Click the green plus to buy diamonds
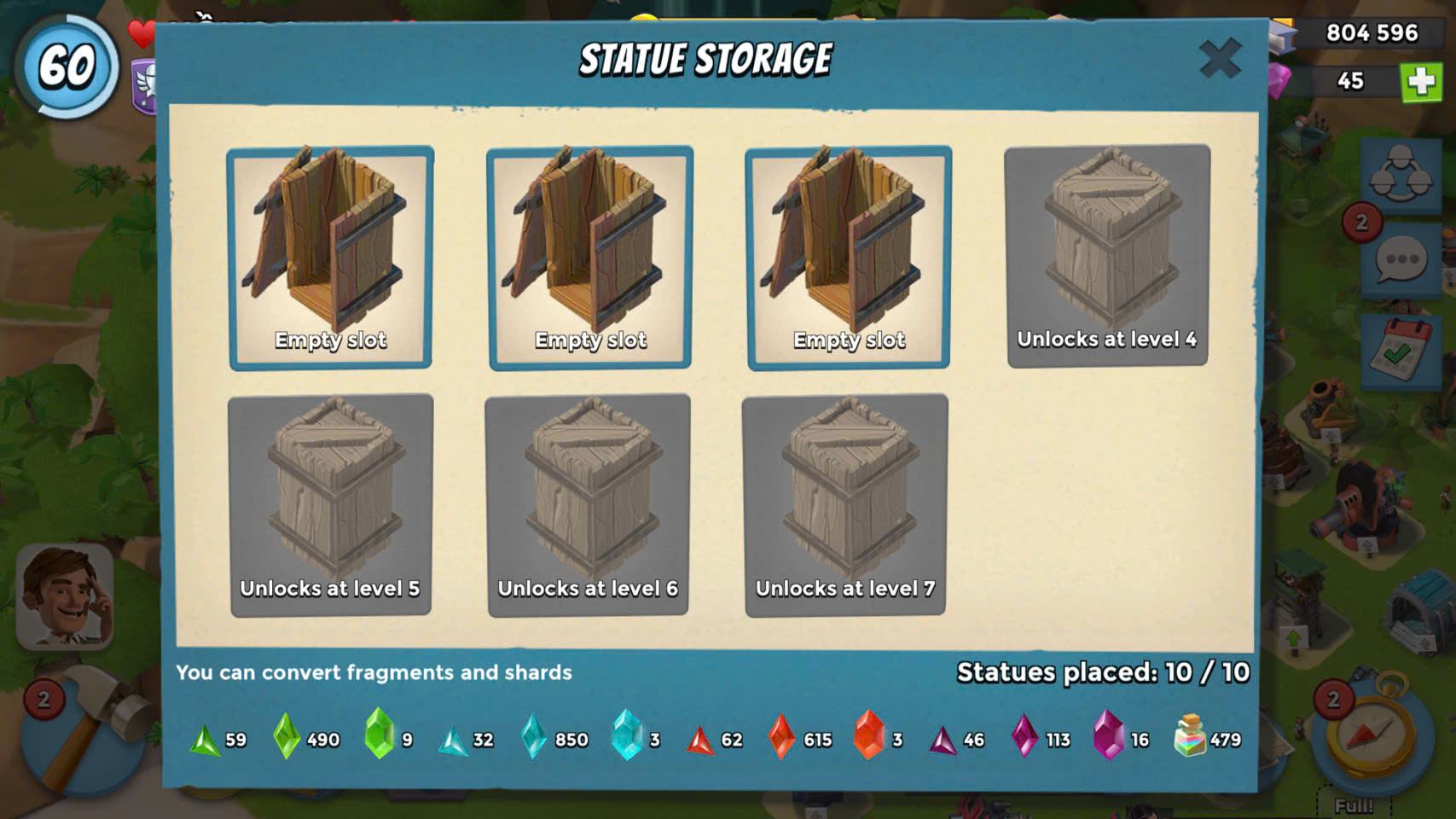This screenshot has width=1456, height=819. click(1421, 82)
